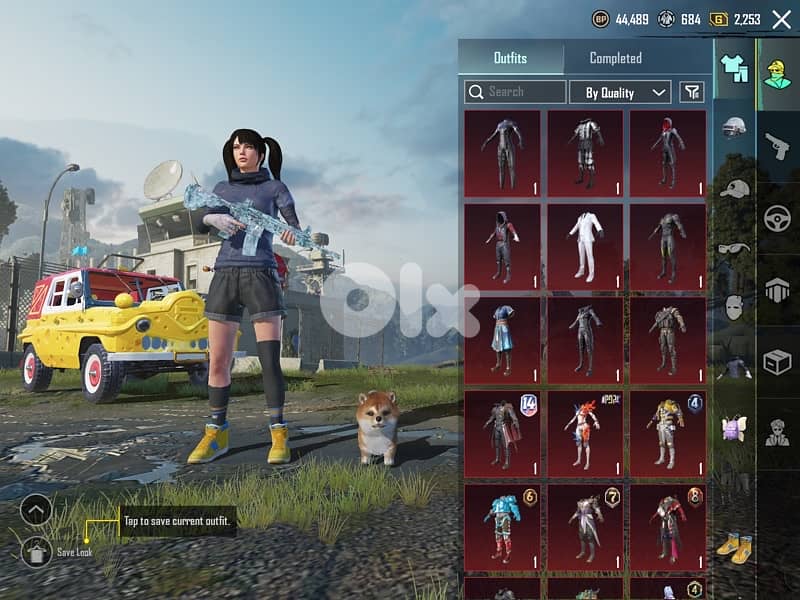Open the helmet category

pos(735,128)
